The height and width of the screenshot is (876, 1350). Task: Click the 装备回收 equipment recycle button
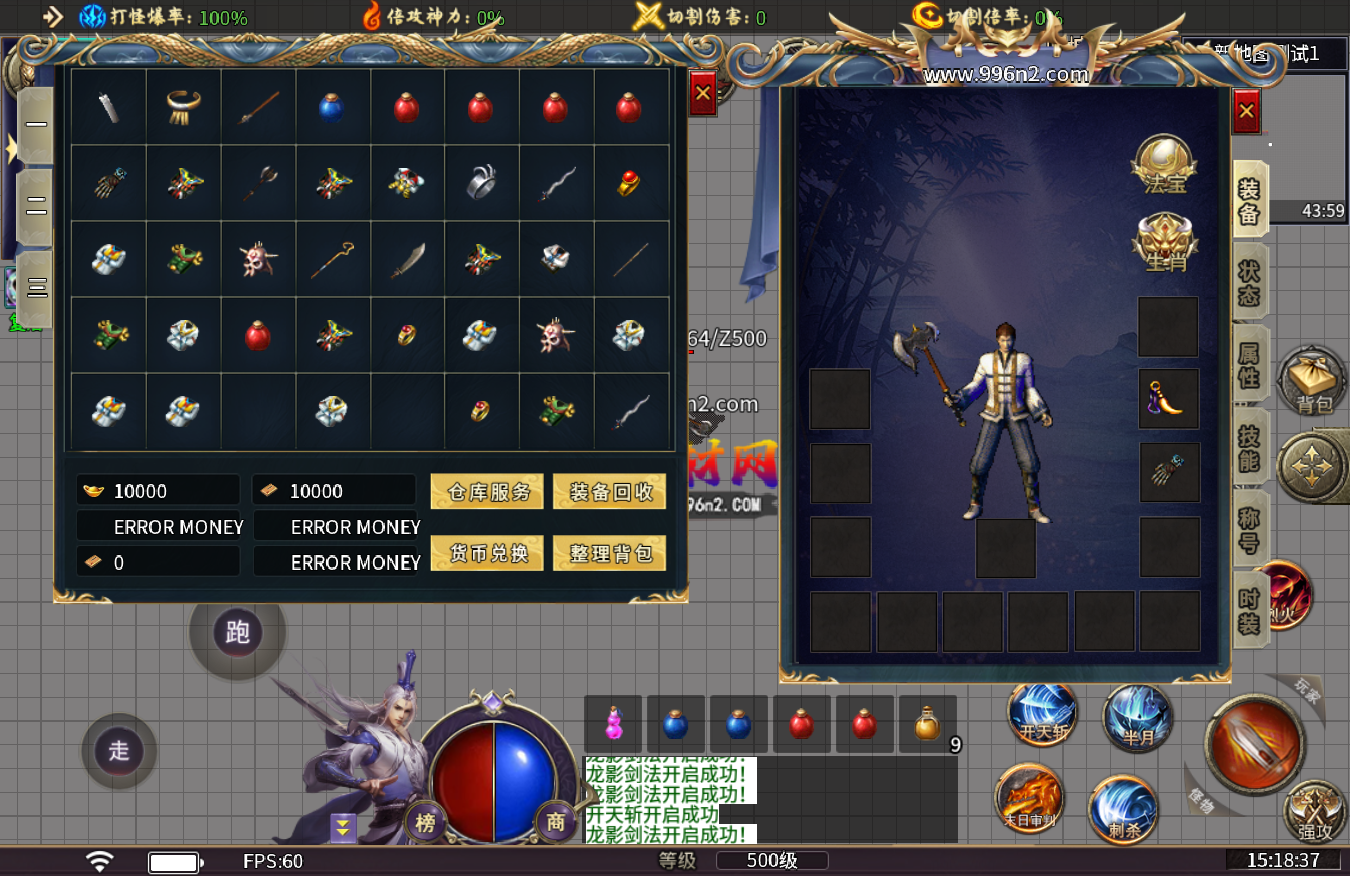(609, 491)
